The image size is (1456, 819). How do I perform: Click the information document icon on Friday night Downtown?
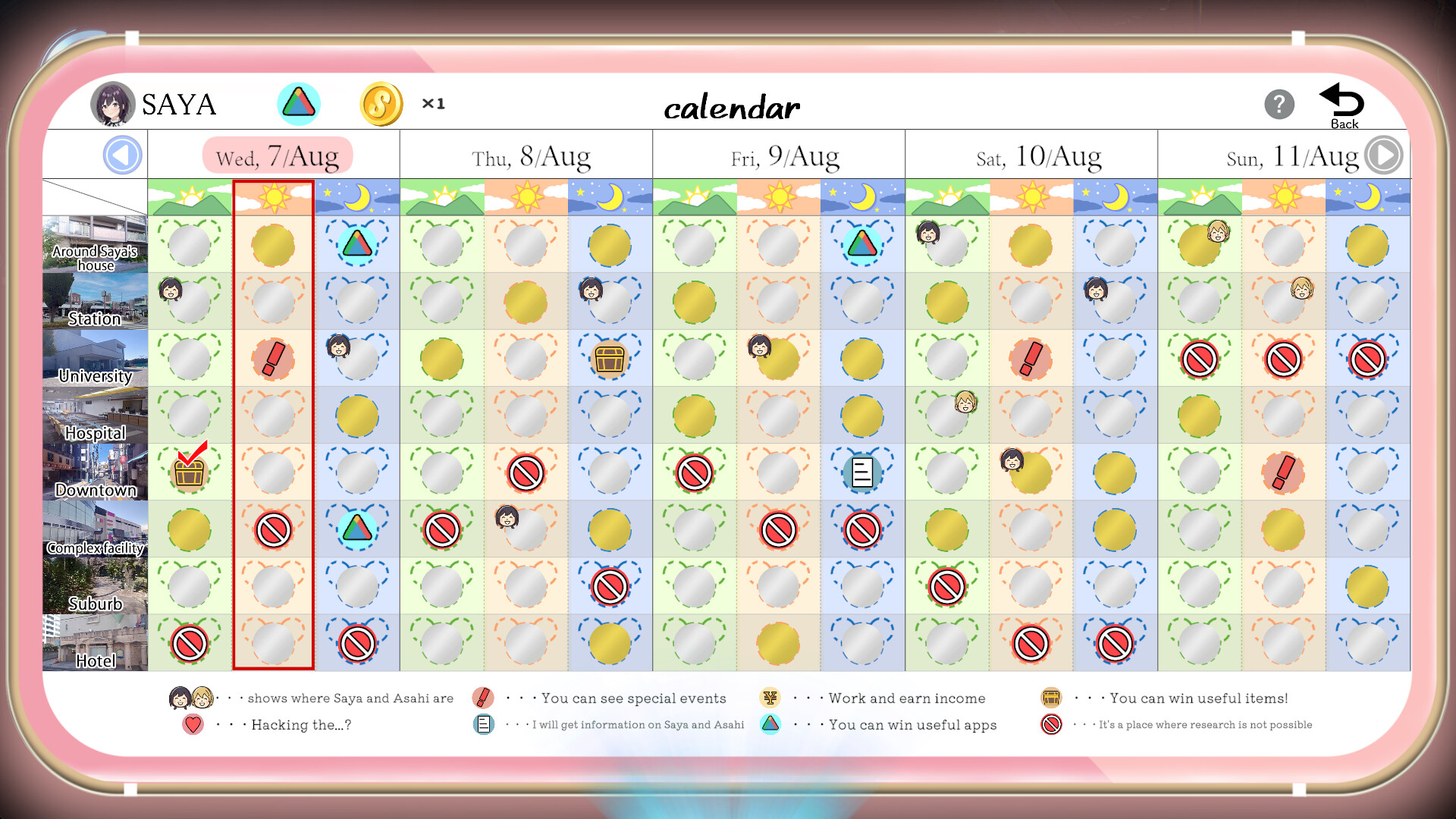pyautogui.click(x=862, y=472)
